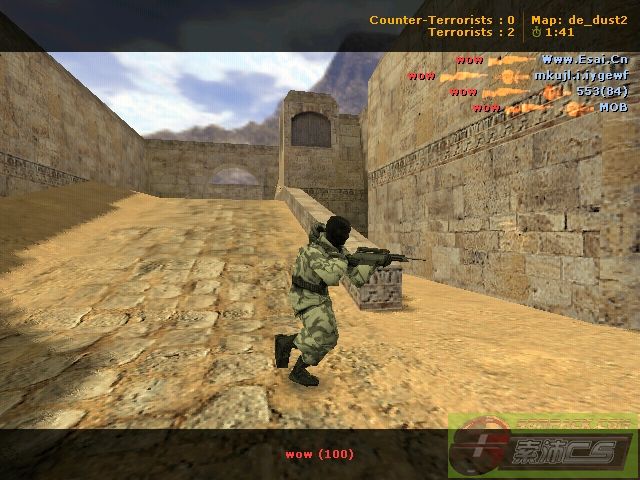This screenshot has width=640, height=480.
Task: Select the spectated player name wow (100)
Action: coord(320,454)
